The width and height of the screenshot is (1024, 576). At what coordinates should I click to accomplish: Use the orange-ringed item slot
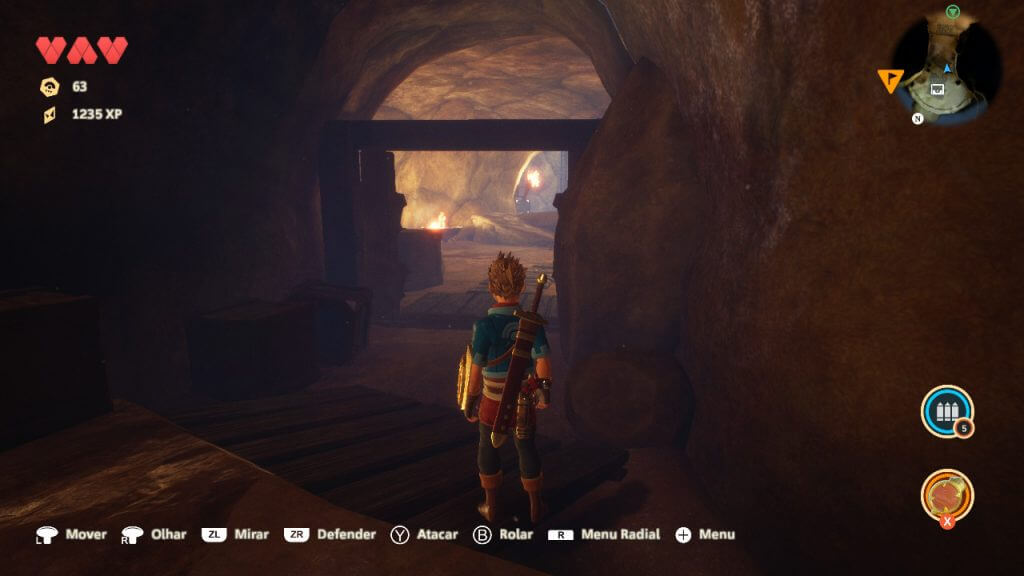946,495
